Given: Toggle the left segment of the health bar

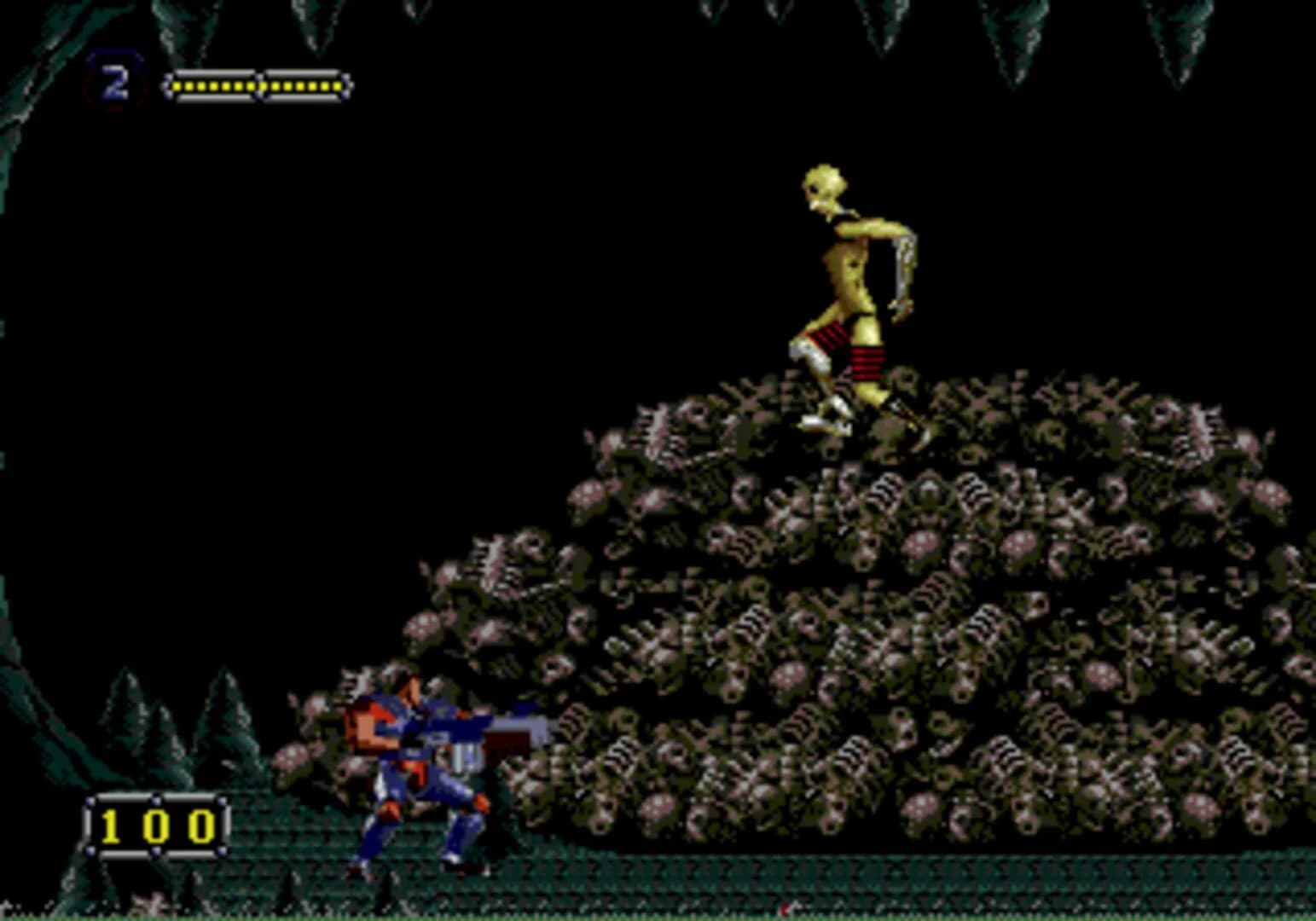Looking at the screenshot, I should click(213, 85).
